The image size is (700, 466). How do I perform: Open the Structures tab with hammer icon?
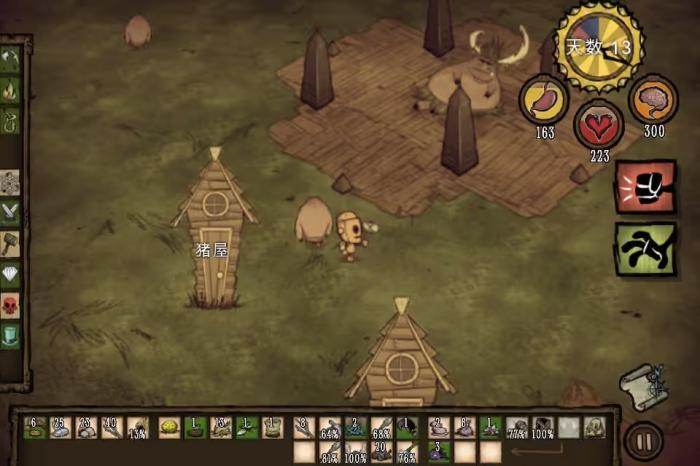(10, 243)
